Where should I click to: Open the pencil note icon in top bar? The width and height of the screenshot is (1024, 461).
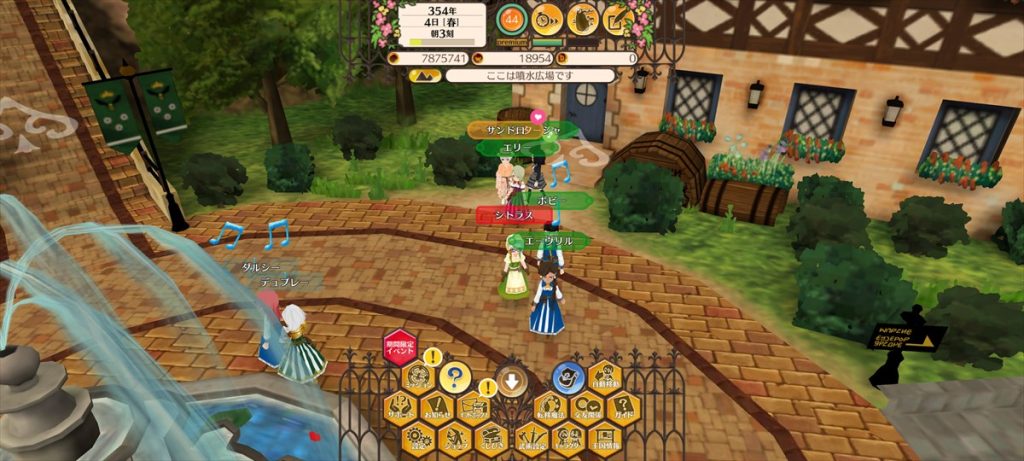(616, 17)
